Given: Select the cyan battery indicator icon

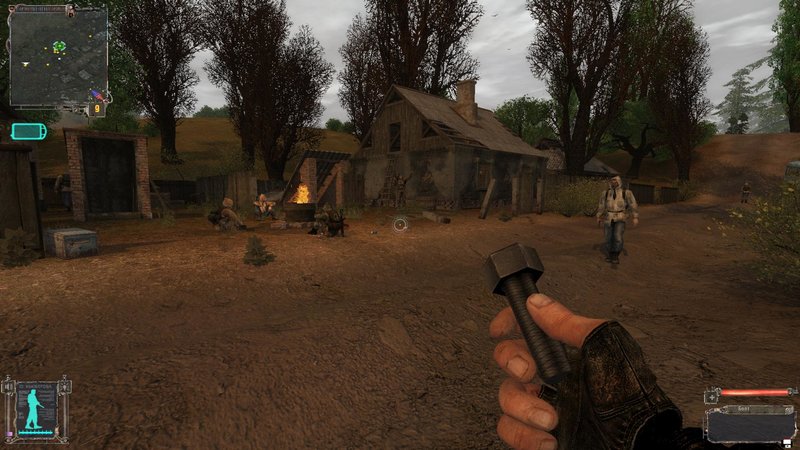Looking at the screenshot, I should point(28,131).
